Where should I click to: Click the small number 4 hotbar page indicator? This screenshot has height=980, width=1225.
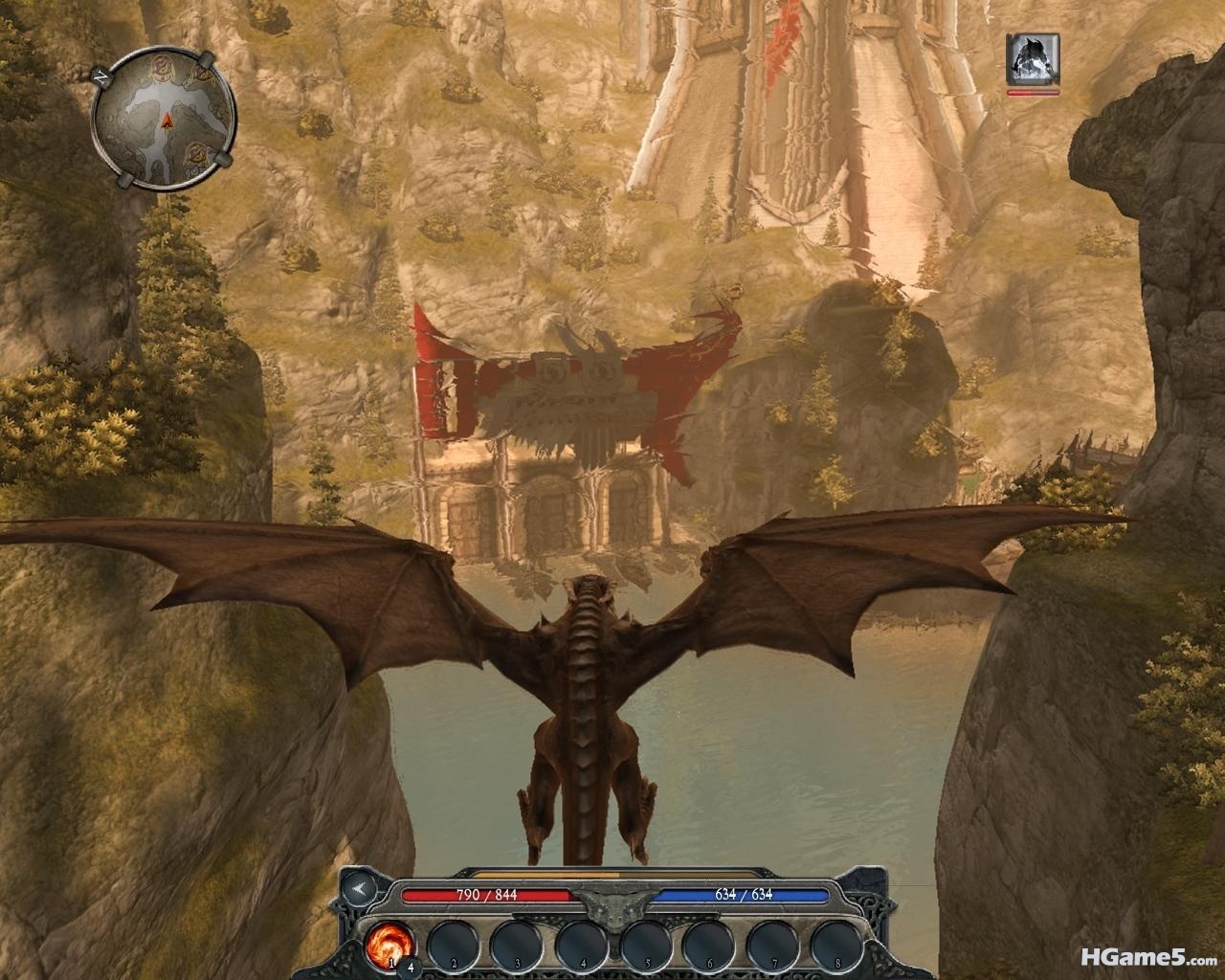click(x=412, y=966)
